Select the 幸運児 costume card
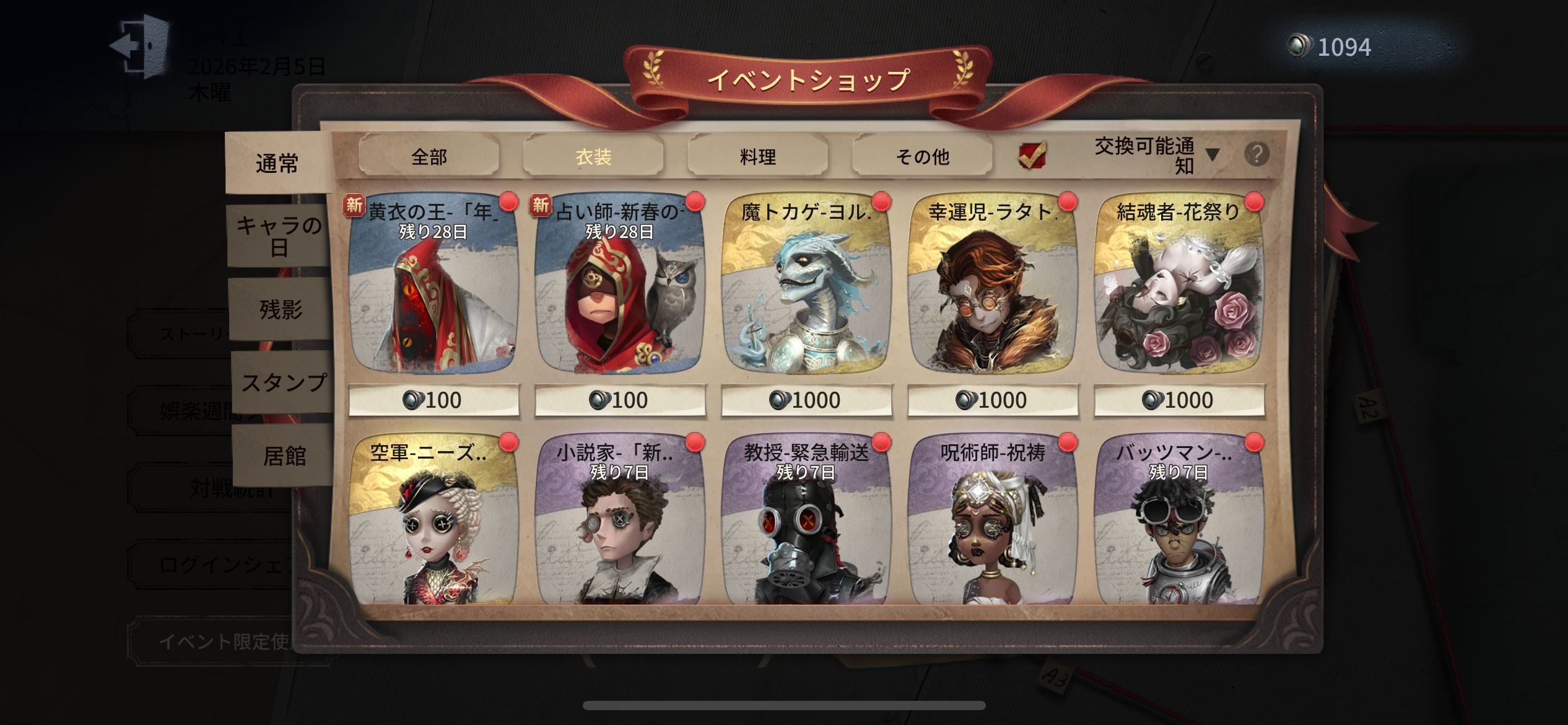The width and height of the screenshot is (1568, 725). tap(993, 291)
